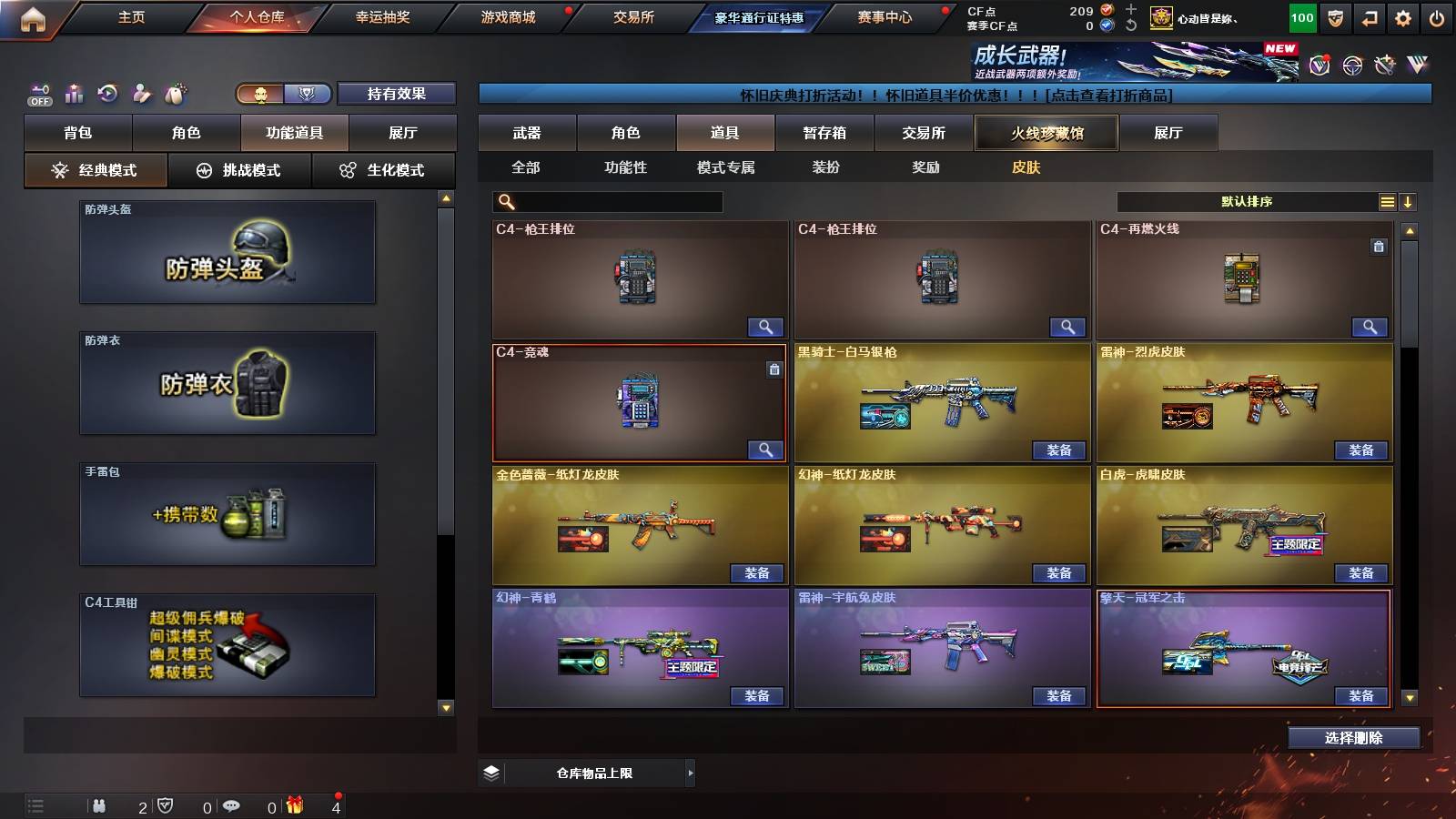Click the 持有效果 button
The width and height of the screenshot is (1456, 819).
point(397,94)
